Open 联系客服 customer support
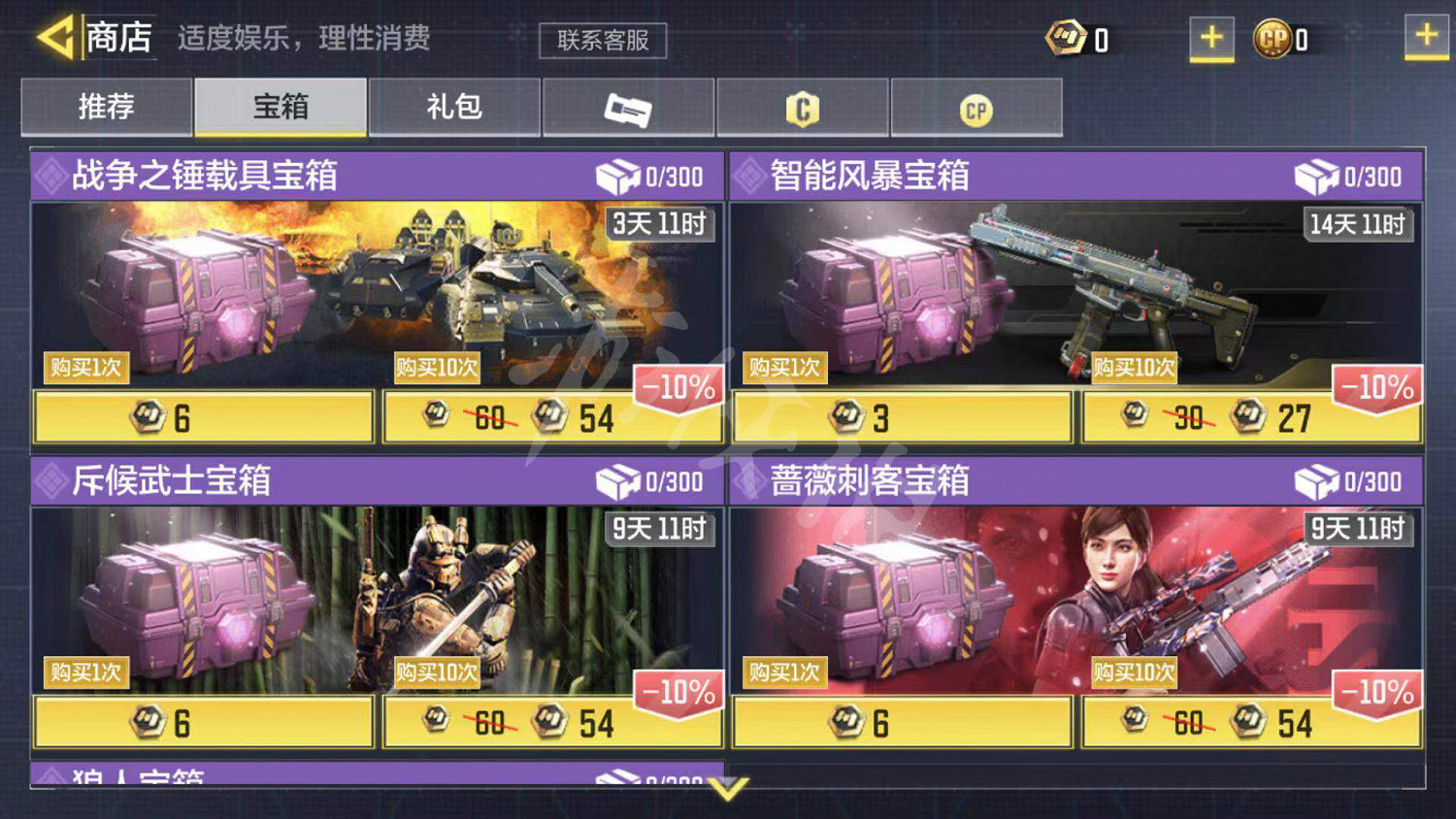 point(602,41)
